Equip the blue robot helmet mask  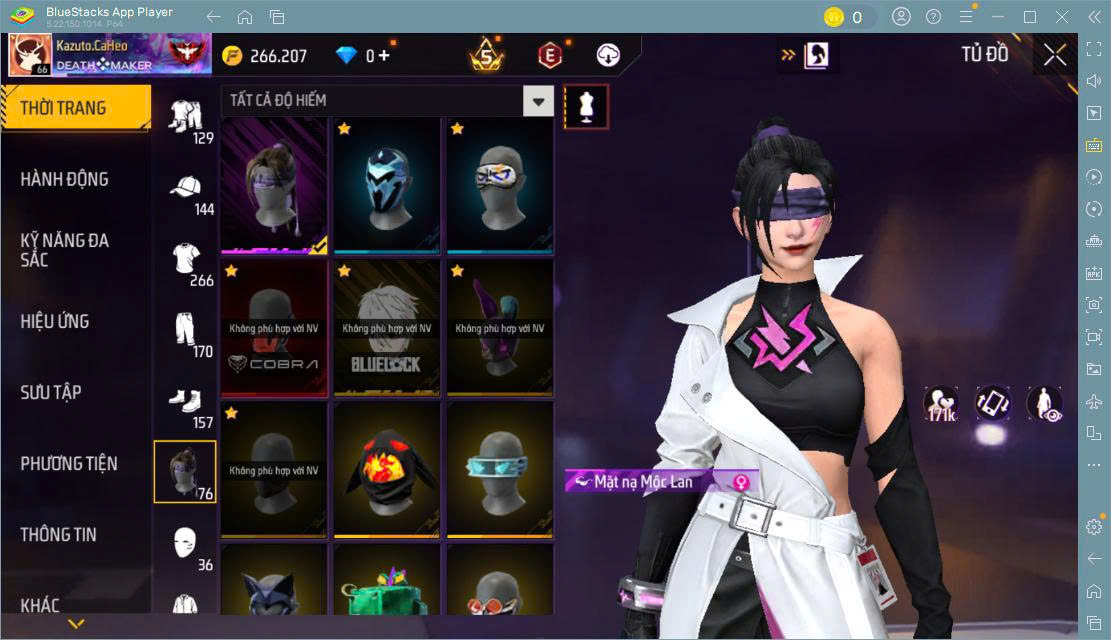(387, 185)
